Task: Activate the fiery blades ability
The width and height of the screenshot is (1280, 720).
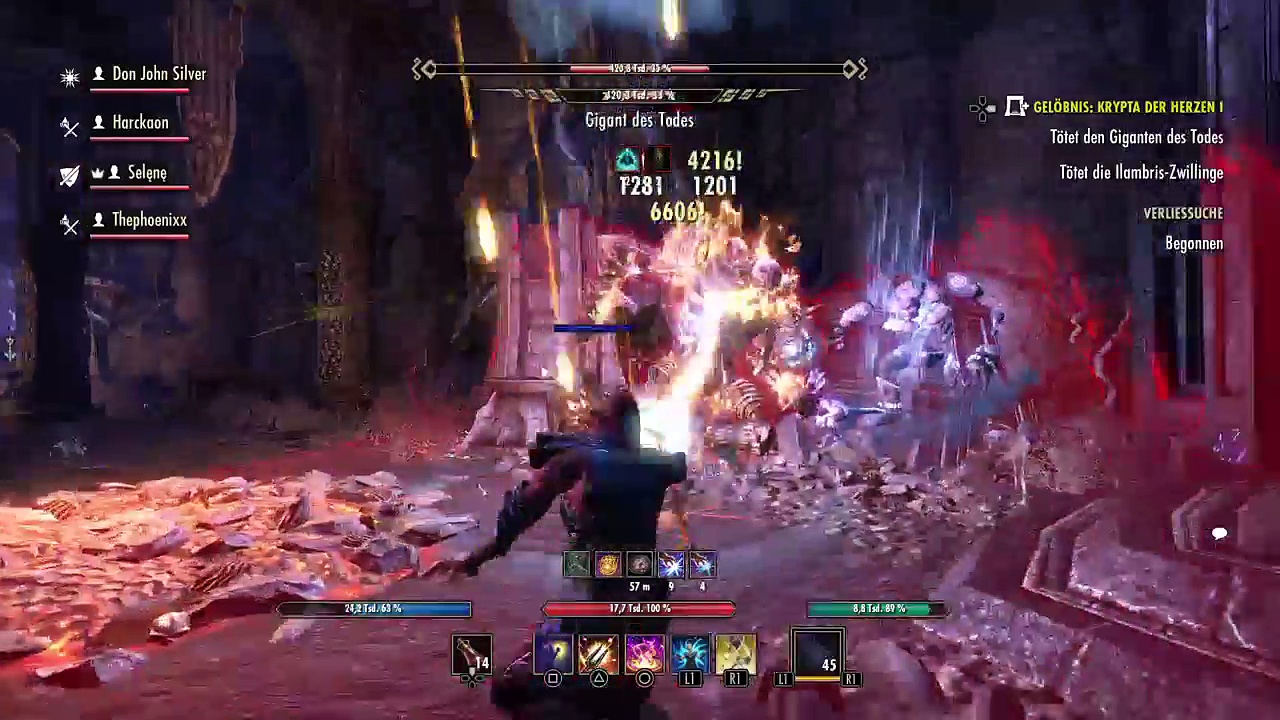Action: tap(598, 655)
